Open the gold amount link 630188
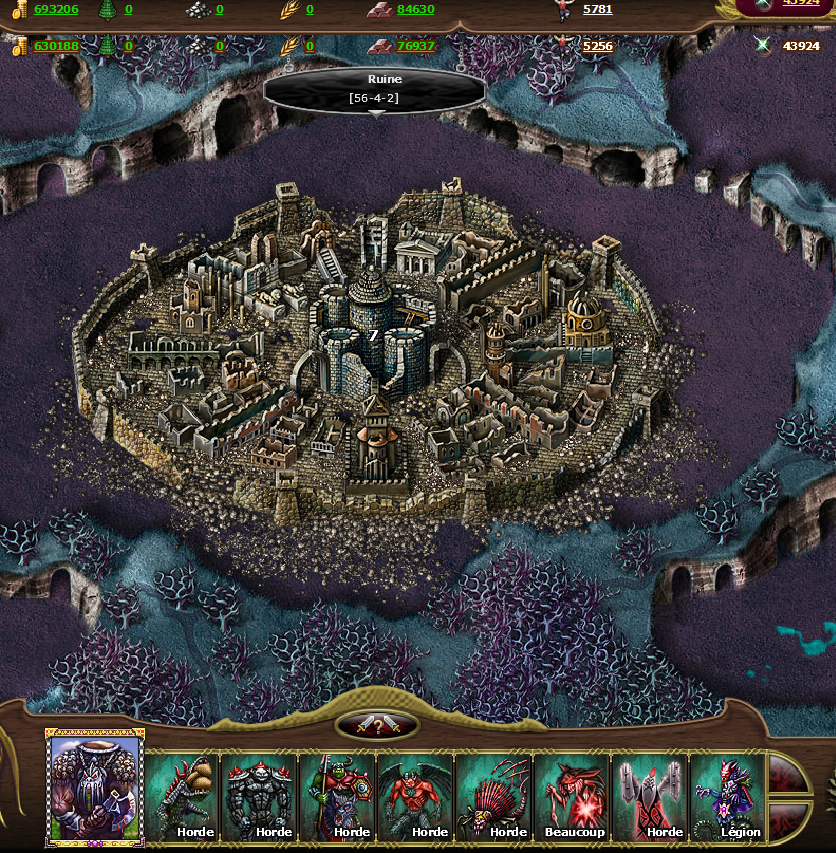This screenshot has width=836, height=853. point(56,45)
